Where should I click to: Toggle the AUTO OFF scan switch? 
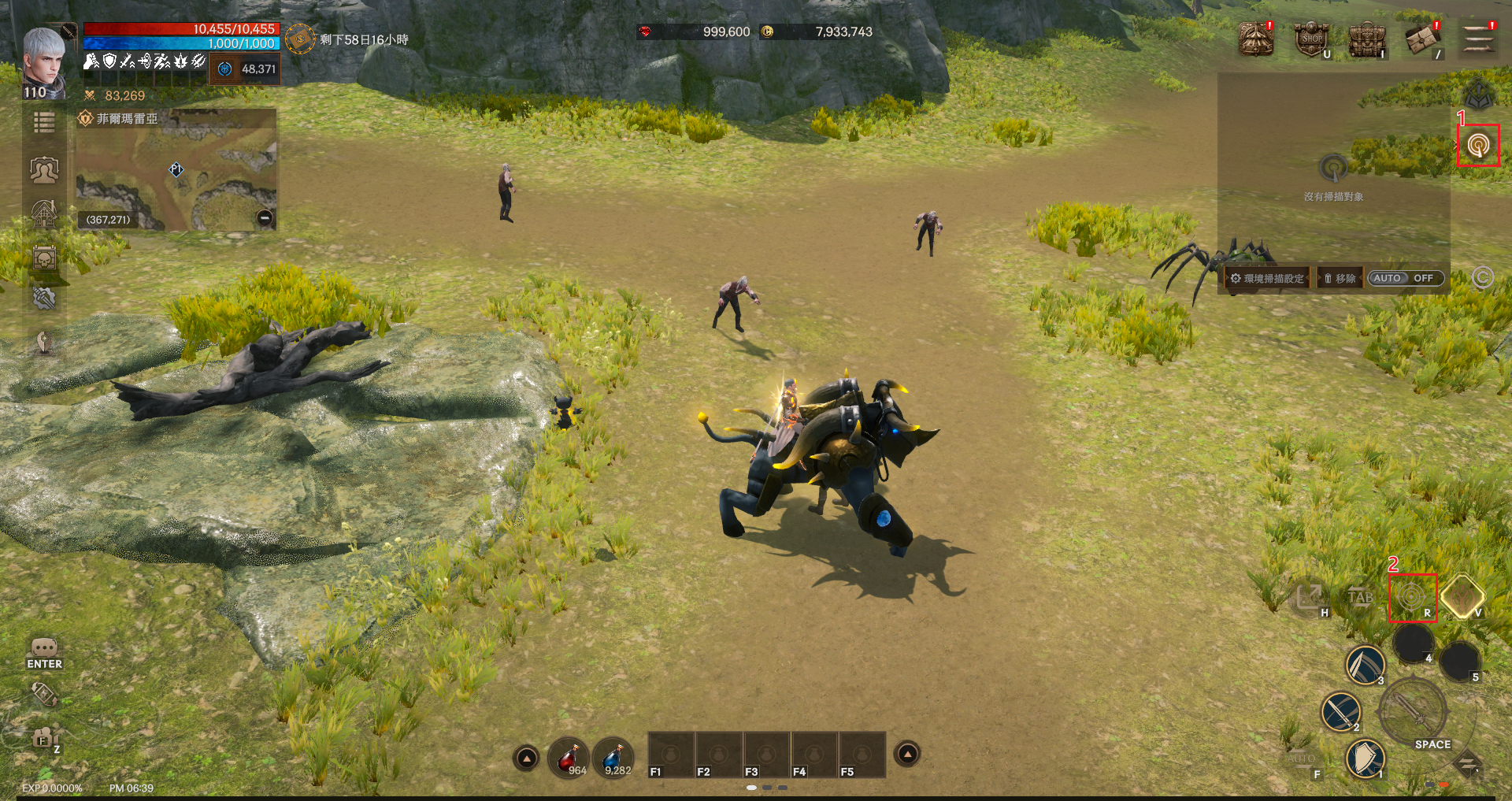1405,279
